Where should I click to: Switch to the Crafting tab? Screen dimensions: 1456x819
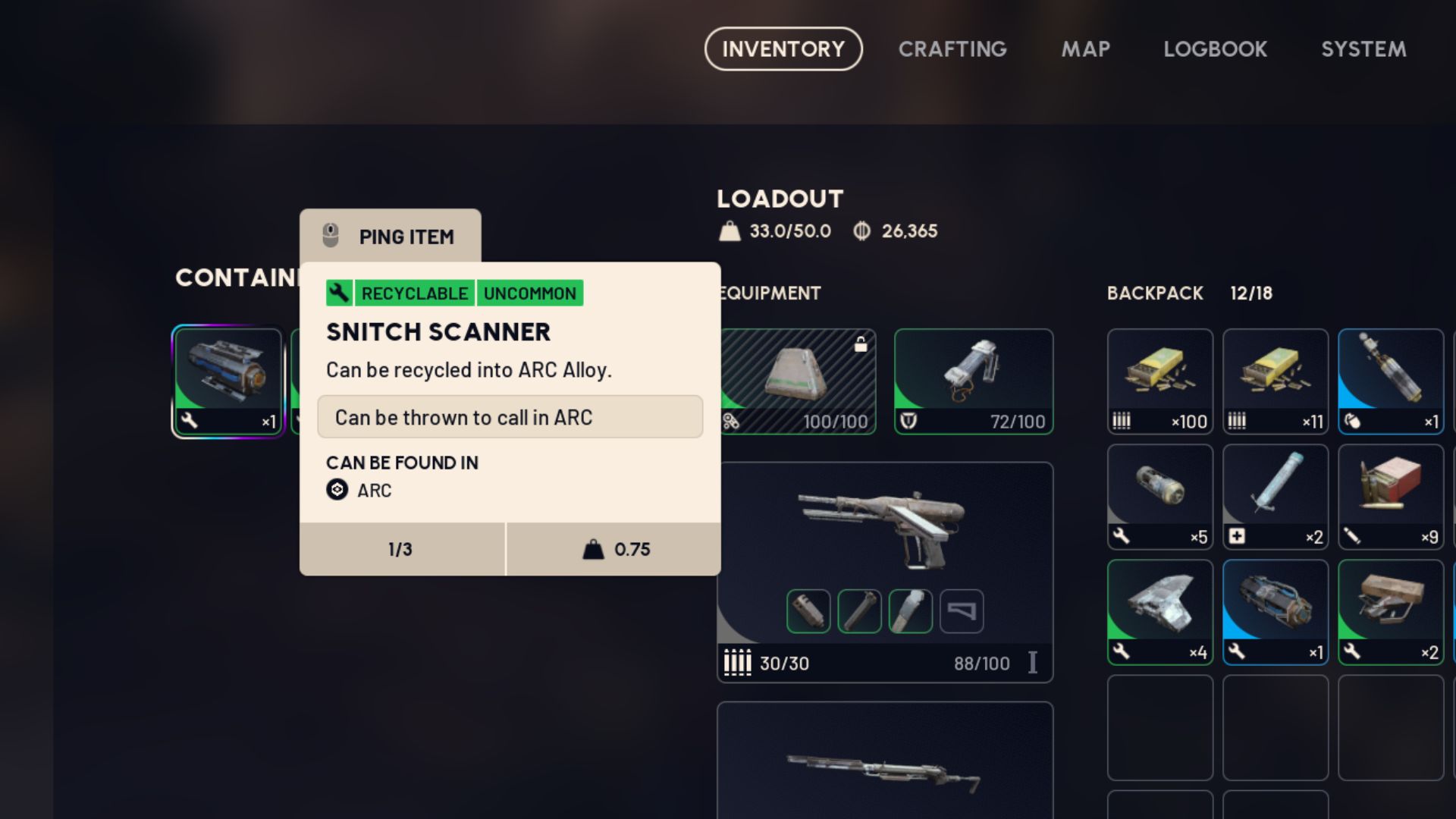(952, 49)
